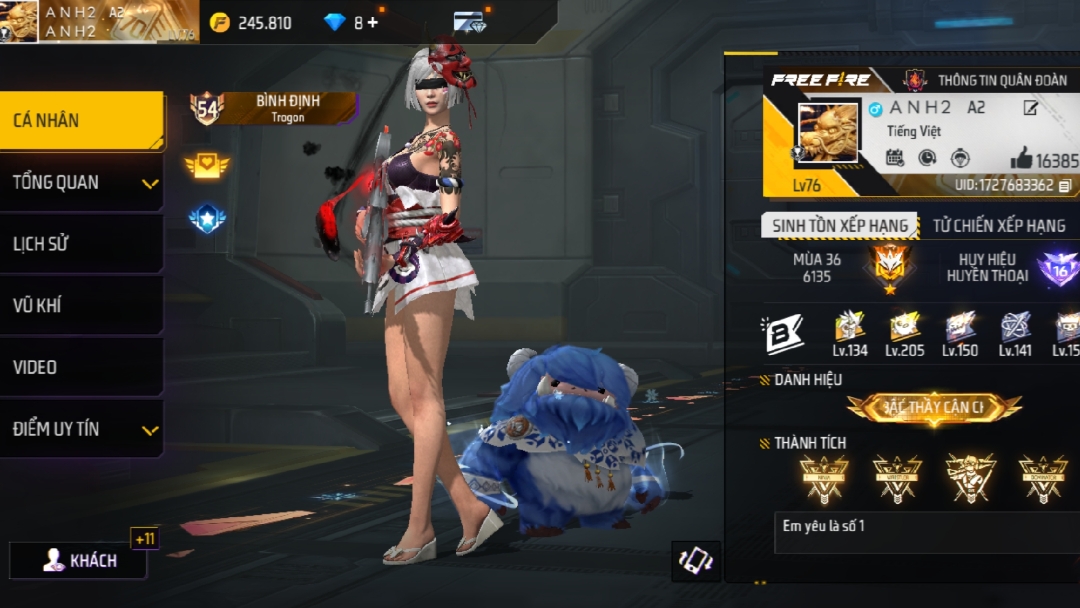Click the edit profile pencil icon
This screenshot has width=1080, height=608.
coord(1031,108)
